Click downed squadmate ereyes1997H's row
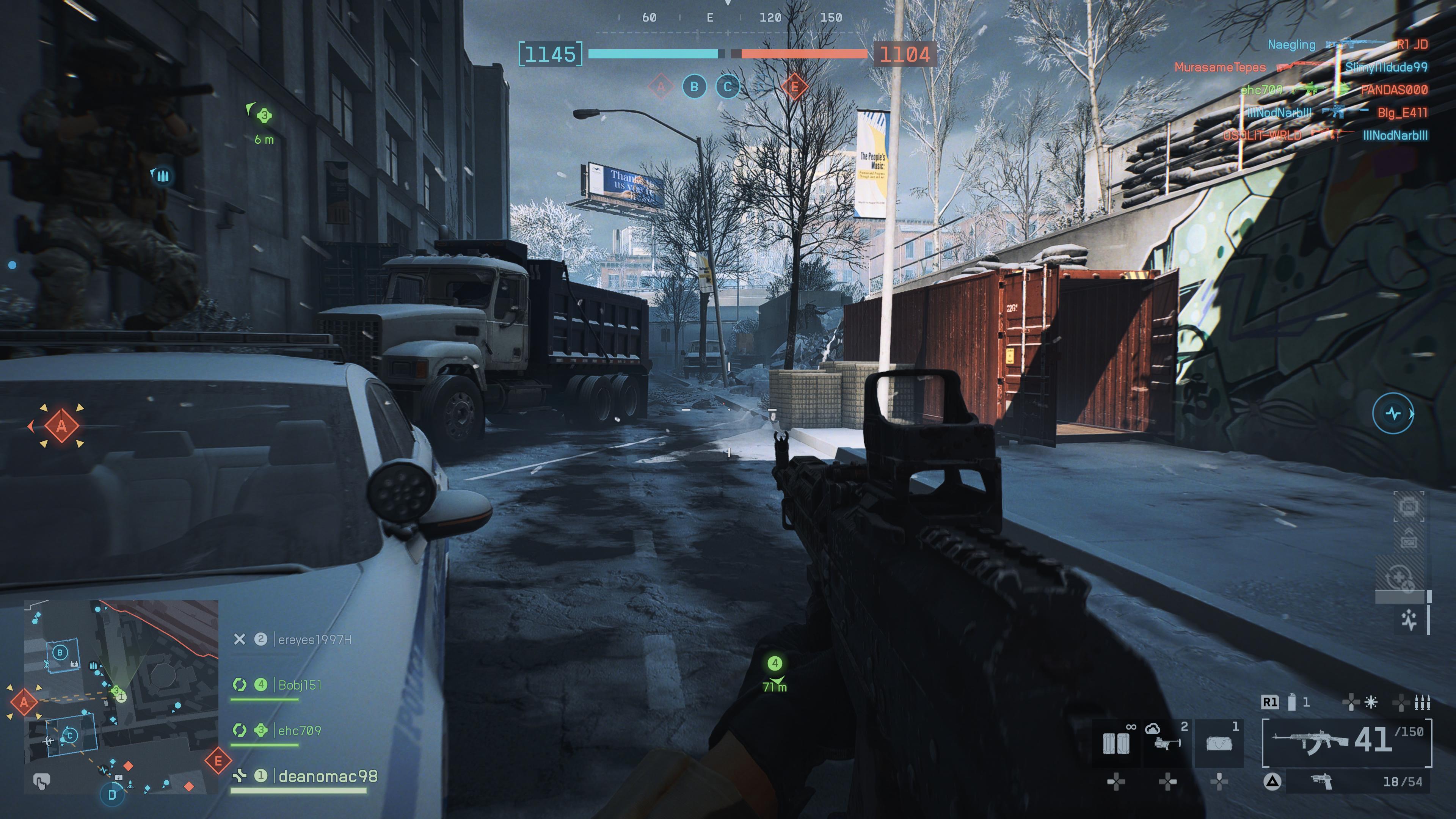This screenshot has width=1456, height=819. (x=314, y=639)
